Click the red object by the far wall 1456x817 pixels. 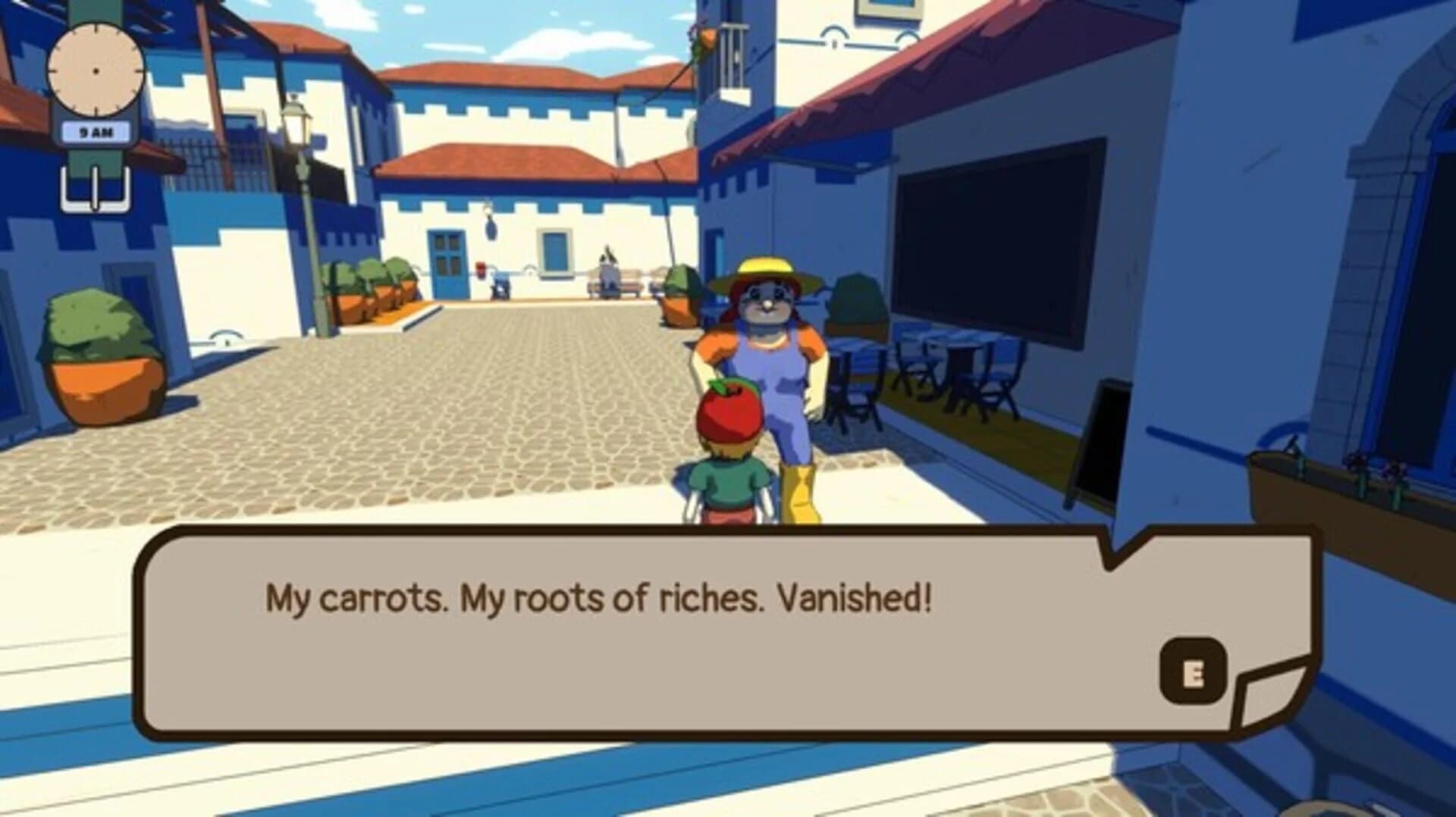[480, 271]
